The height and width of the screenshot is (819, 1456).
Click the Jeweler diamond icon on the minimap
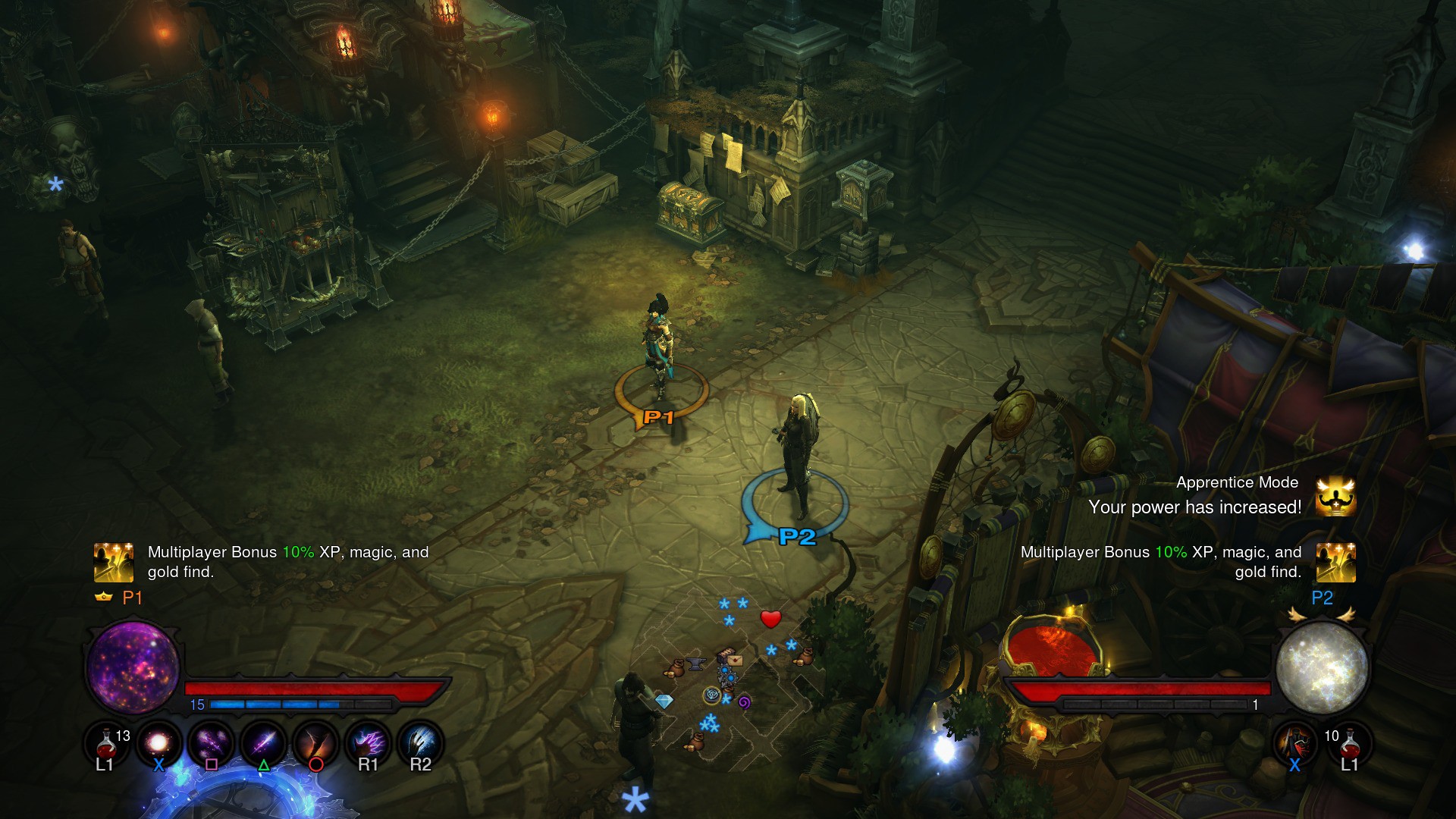[665, 701]
